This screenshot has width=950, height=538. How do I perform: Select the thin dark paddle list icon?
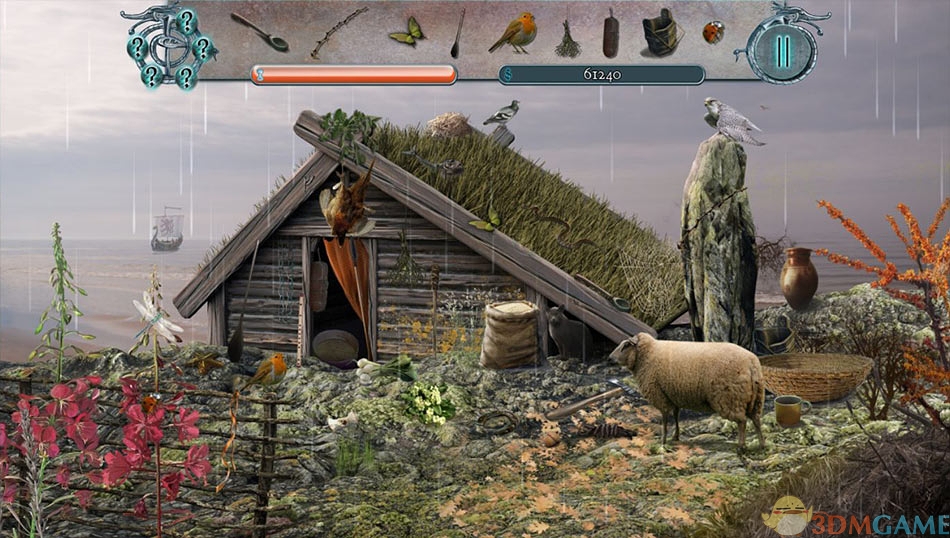coord(457,33)
